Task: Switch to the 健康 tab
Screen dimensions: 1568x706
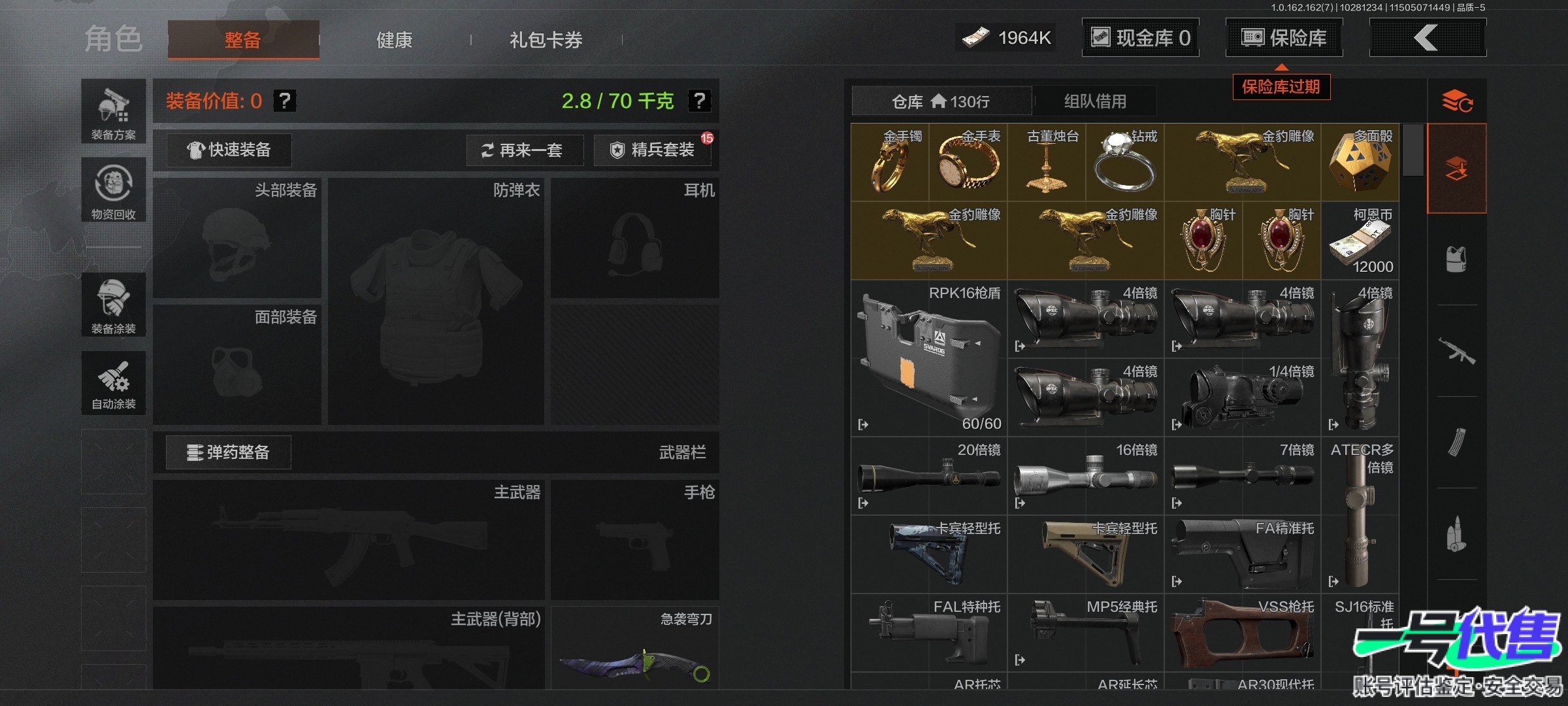Action: 394,40
